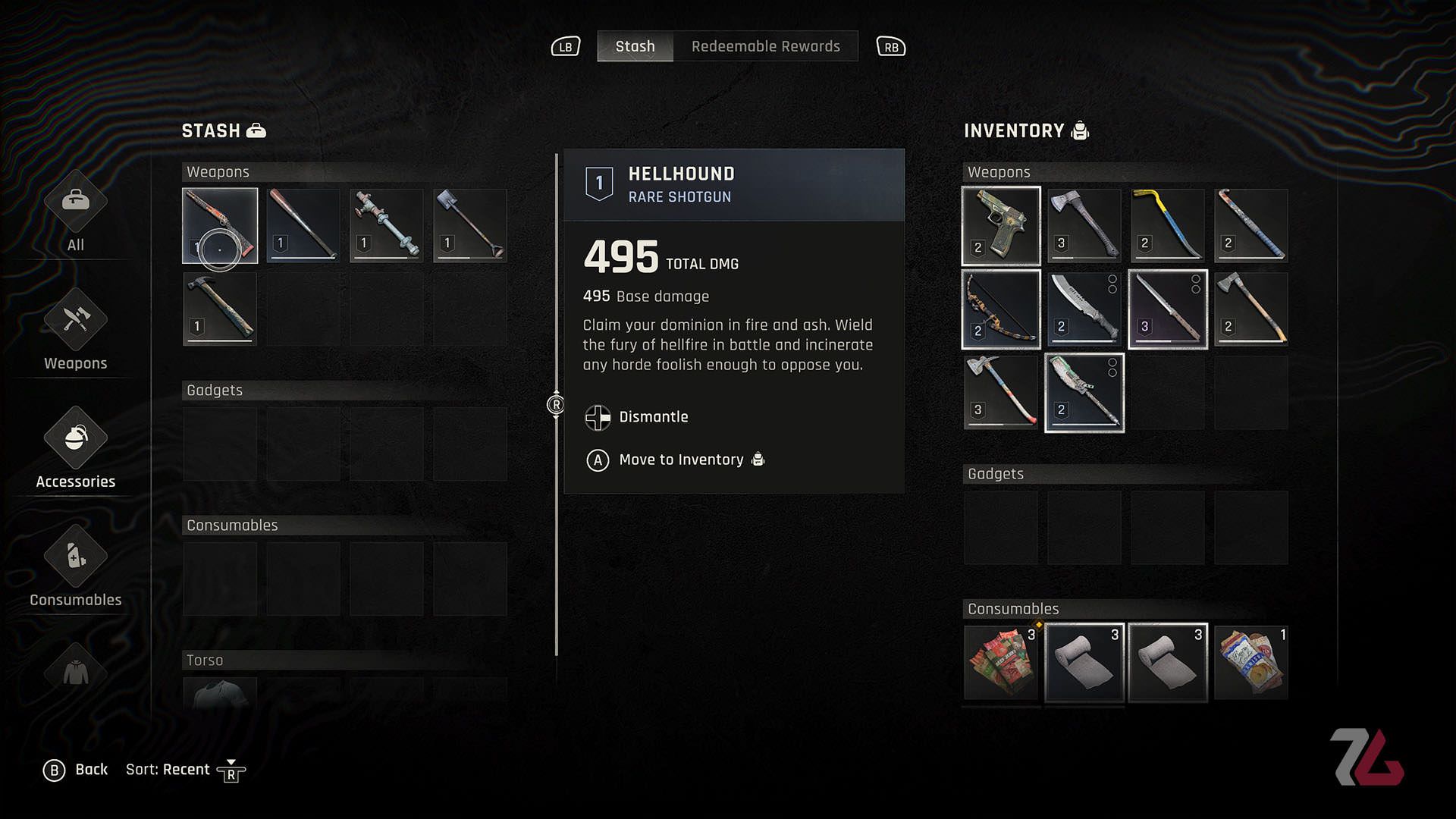Select the baseball bat in stash
Image resolution: width=1456 pixels, height=819 pixels.
[x=303, y=225]
